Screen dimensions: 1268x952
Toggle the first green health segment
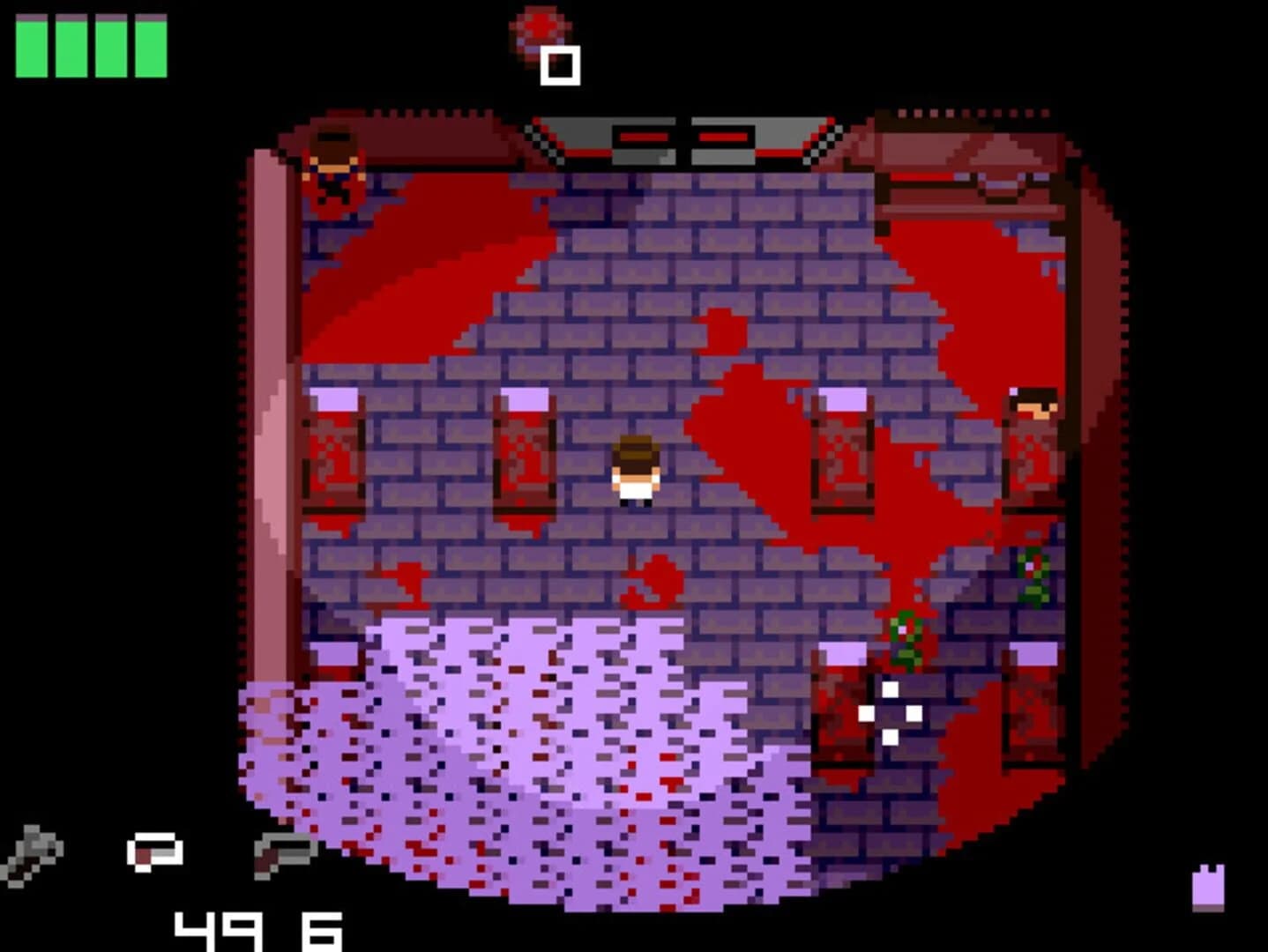[33, 47]
